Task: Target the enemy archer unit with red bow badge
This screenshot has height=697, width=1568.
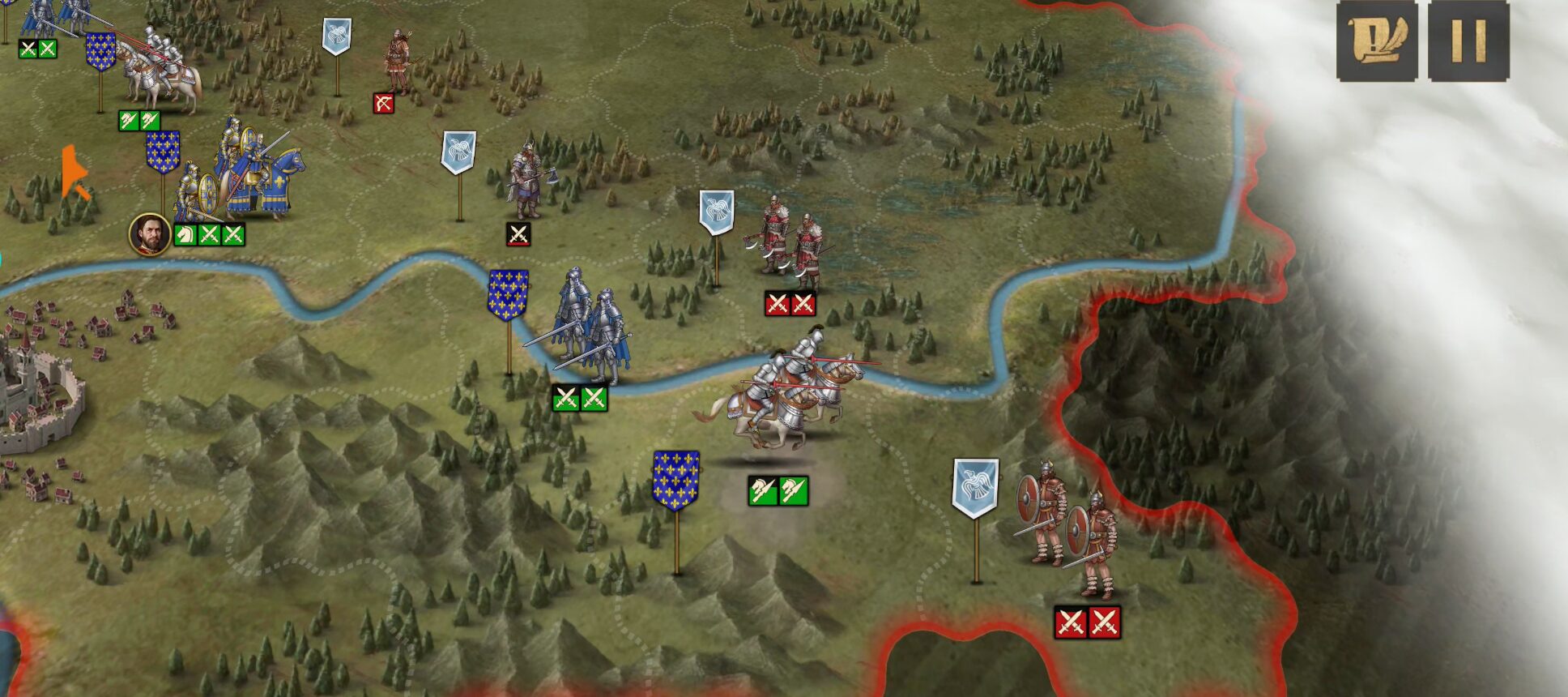Action: tap(398, 61)
